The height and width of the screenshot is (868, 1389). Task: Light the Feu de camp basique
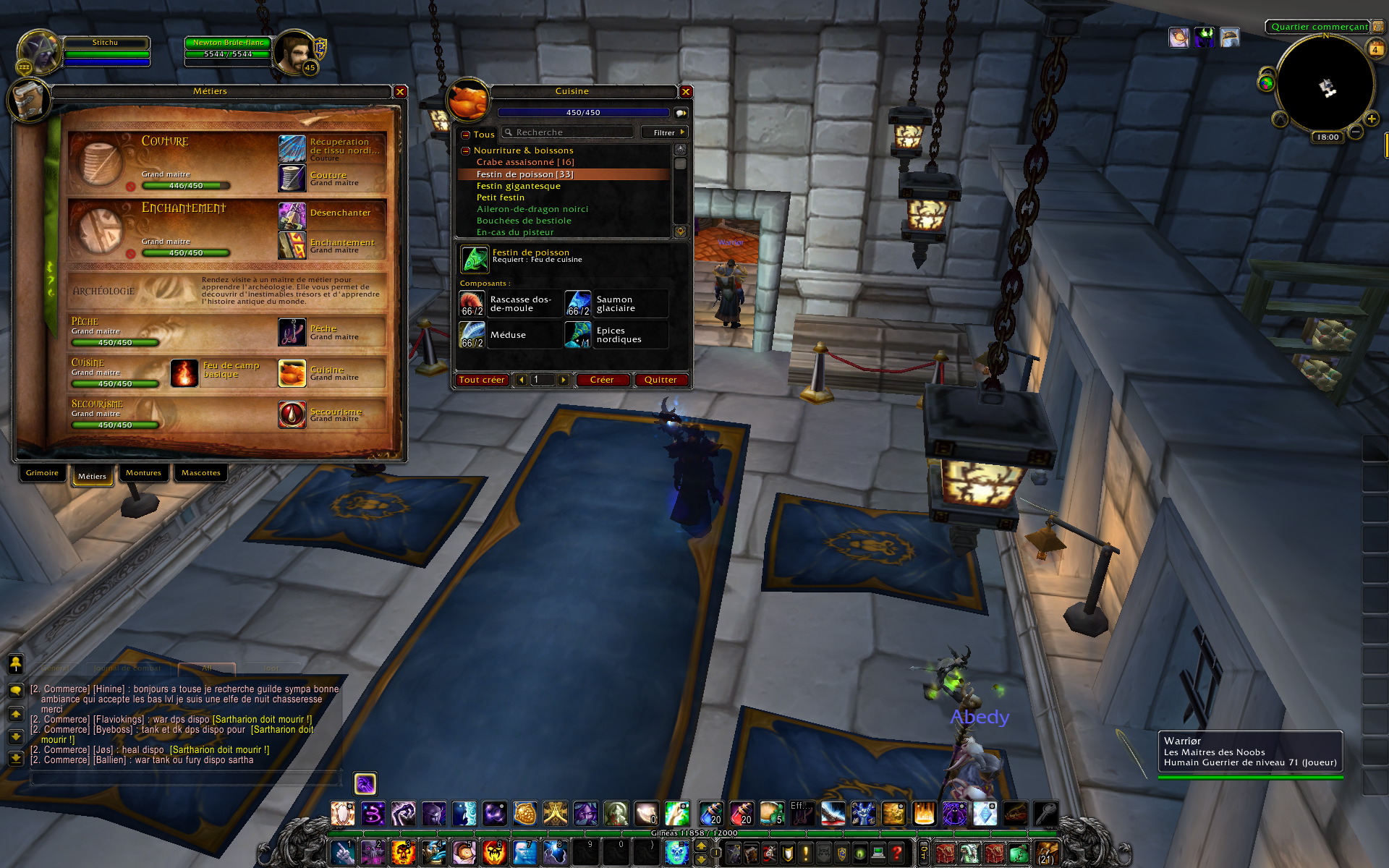coord(184,373)
